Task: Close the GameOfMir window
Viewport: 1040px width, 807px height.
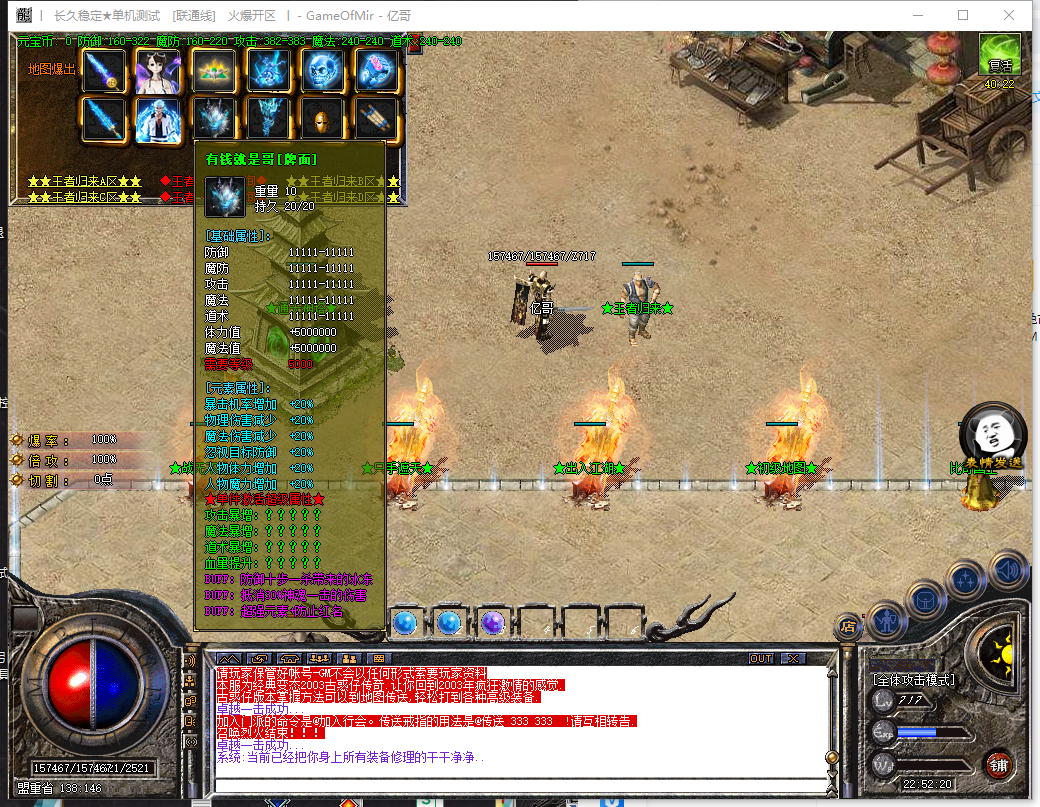Action: pos(1010,15)
